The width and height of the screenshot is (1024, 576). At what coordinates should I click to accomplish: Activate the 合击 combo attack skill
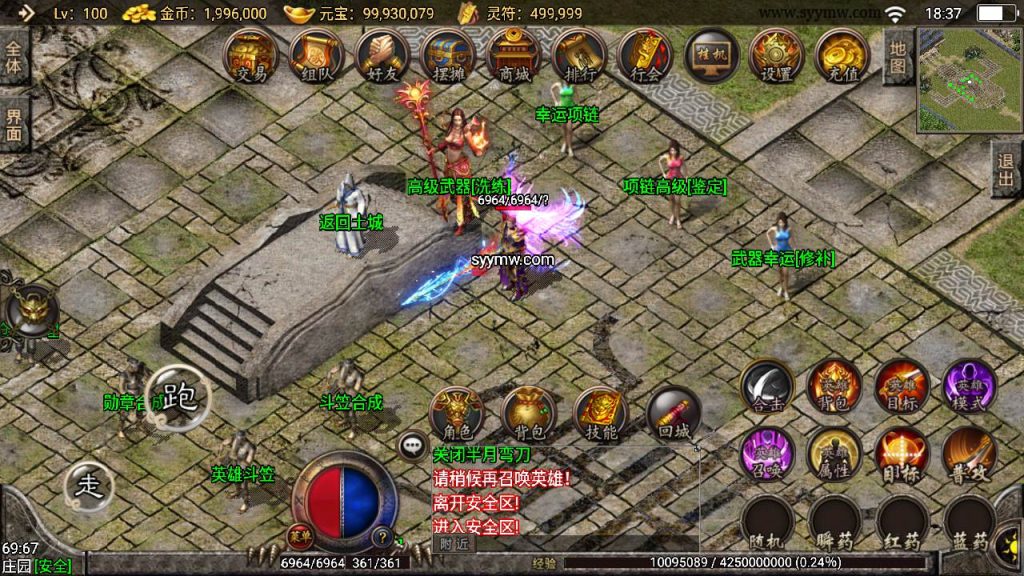tap(768, 386)
